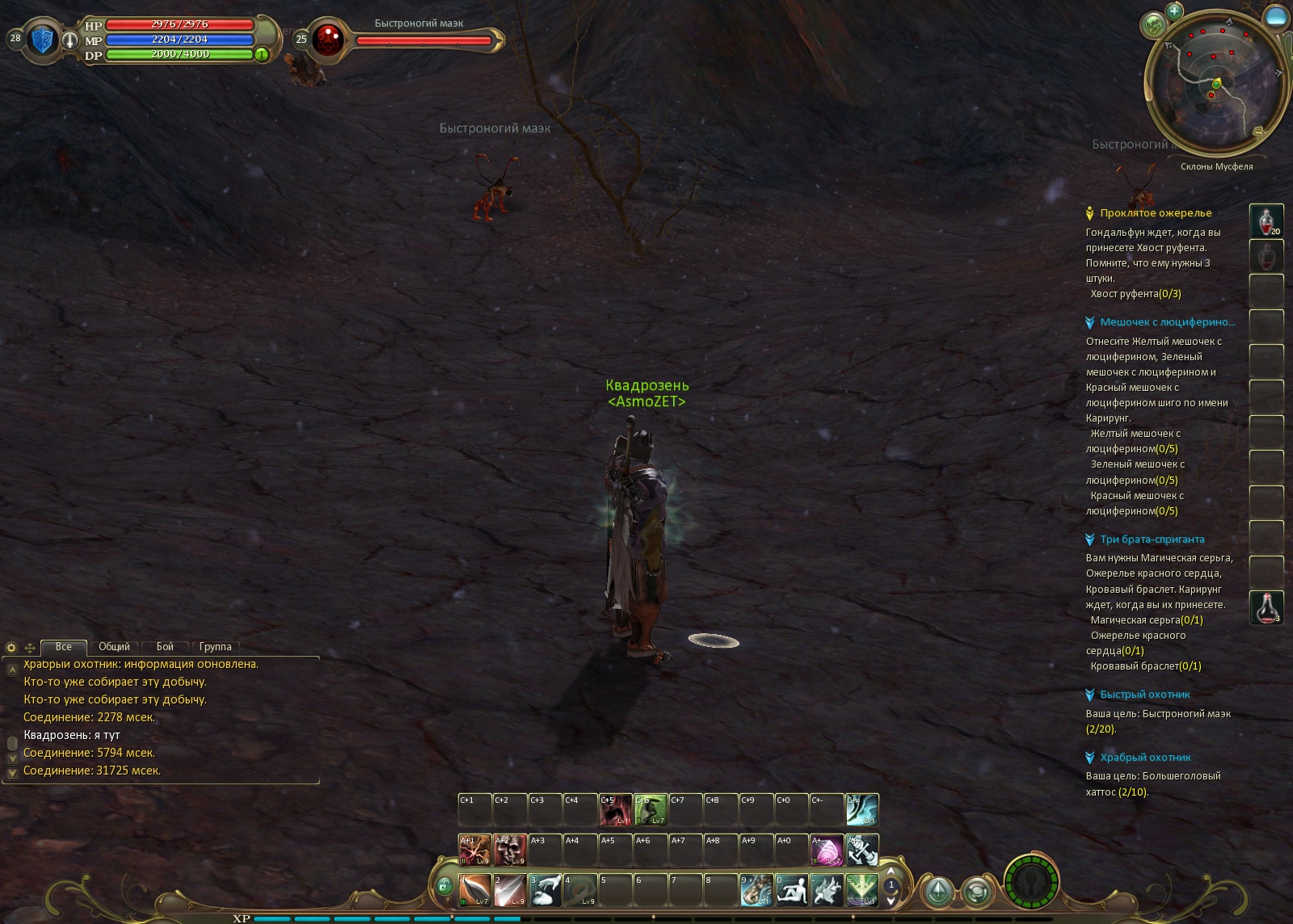Switch hotbar page with the up arrow
This screenshot has height=924, width=1293.
point(891,871)
